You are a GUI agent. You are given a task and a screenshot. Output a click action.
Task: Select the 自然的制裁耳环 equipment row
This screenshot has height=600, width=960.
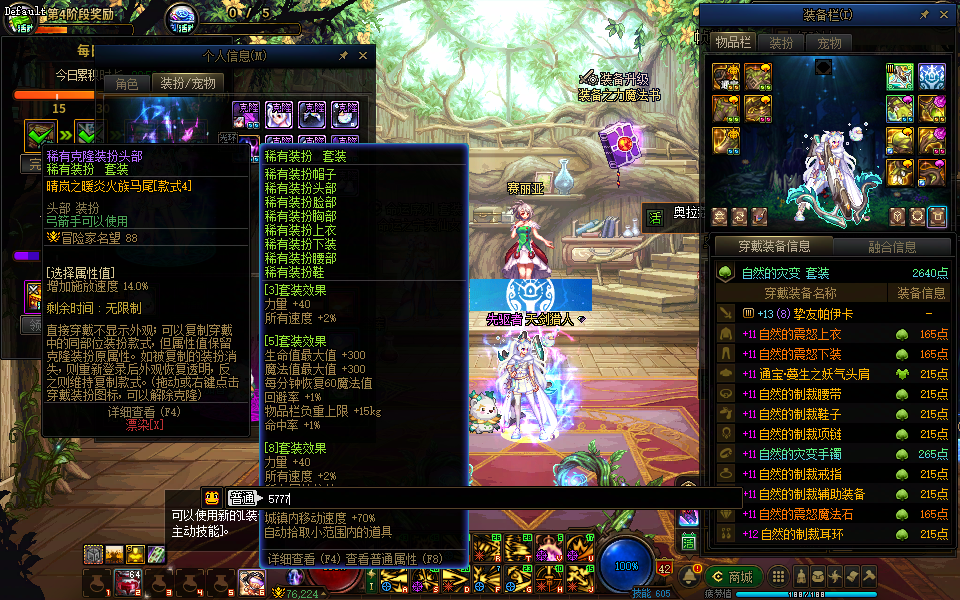(x=800, y=534)
